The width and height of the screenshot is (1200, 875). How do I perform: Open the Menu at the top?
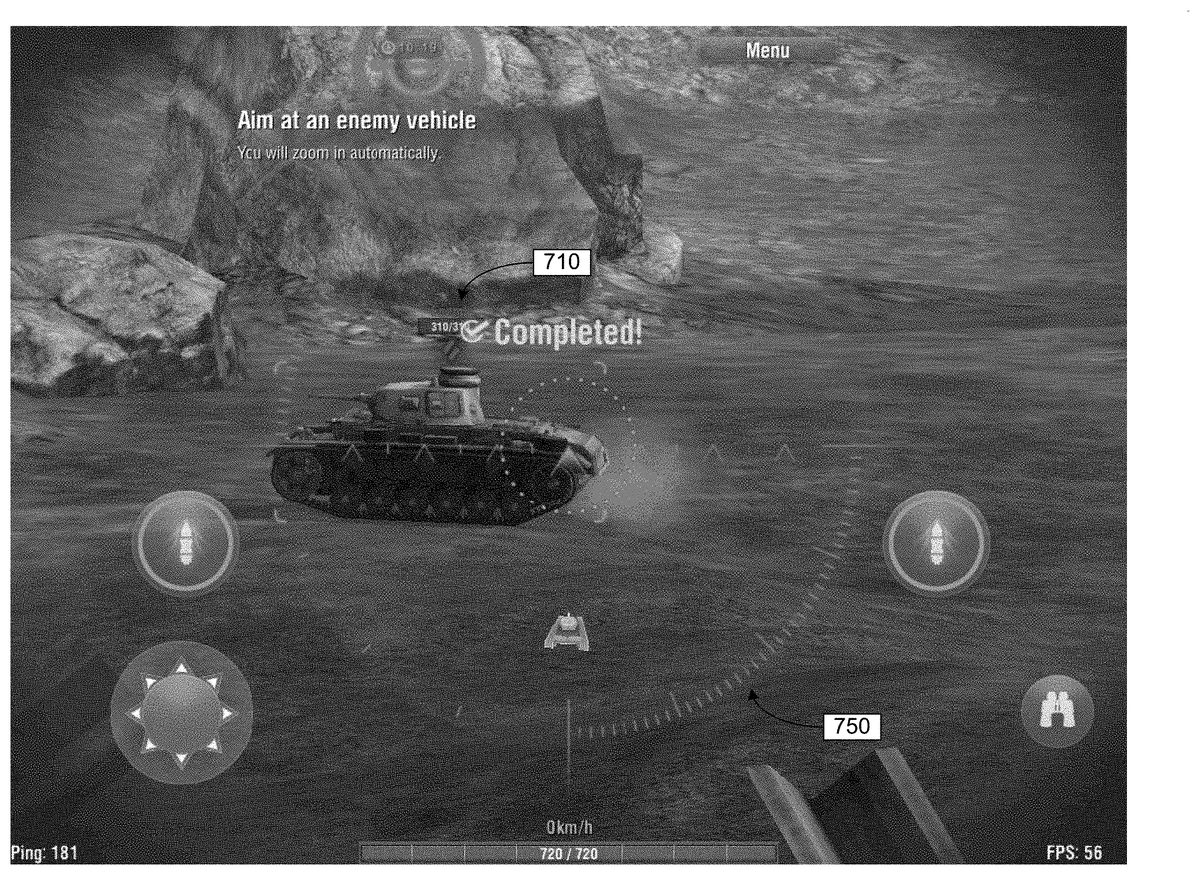(x=767, y=51)
